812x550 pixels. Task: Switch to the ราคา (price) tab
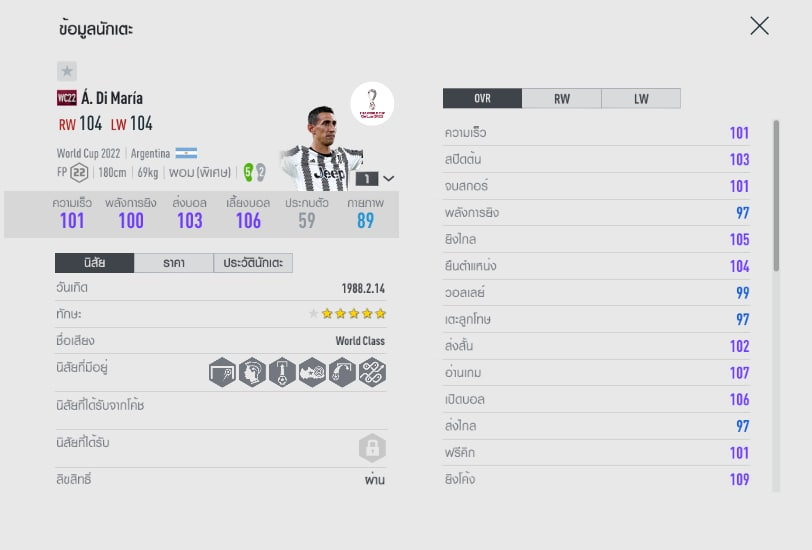click(x=173, y=263)
